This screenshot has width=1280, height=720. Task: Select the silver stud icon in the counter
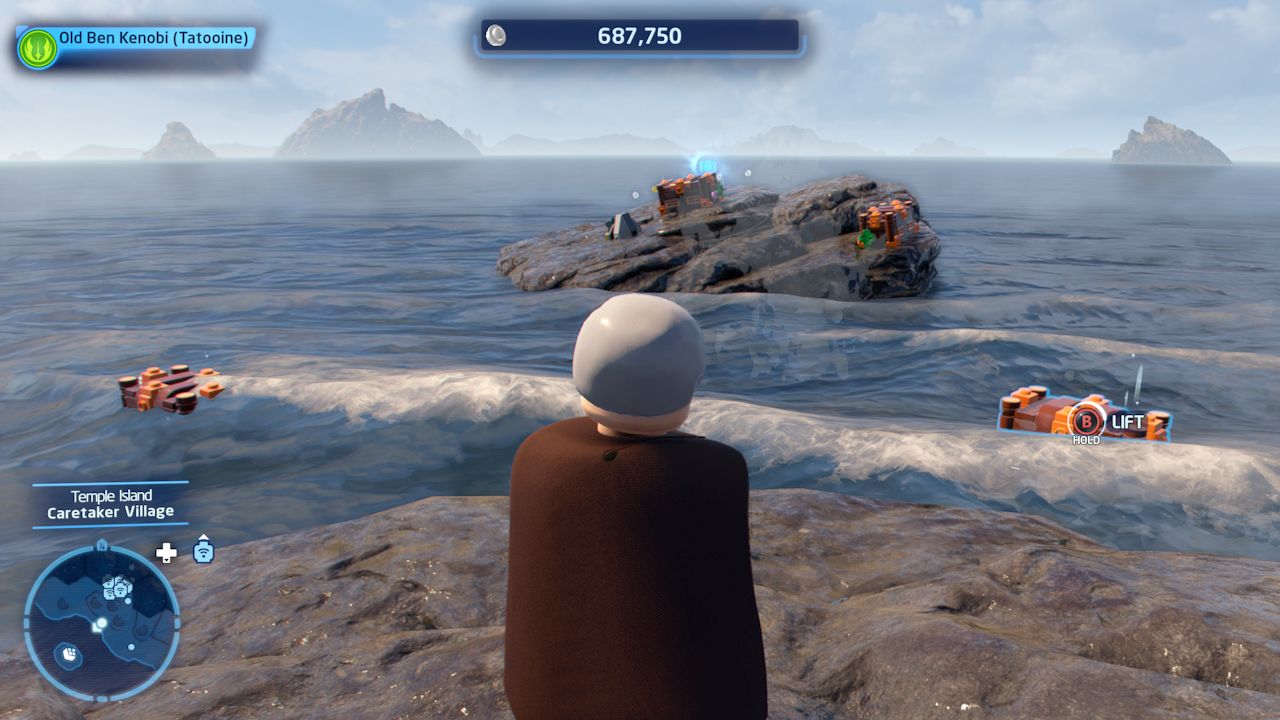tap(494, 36)
